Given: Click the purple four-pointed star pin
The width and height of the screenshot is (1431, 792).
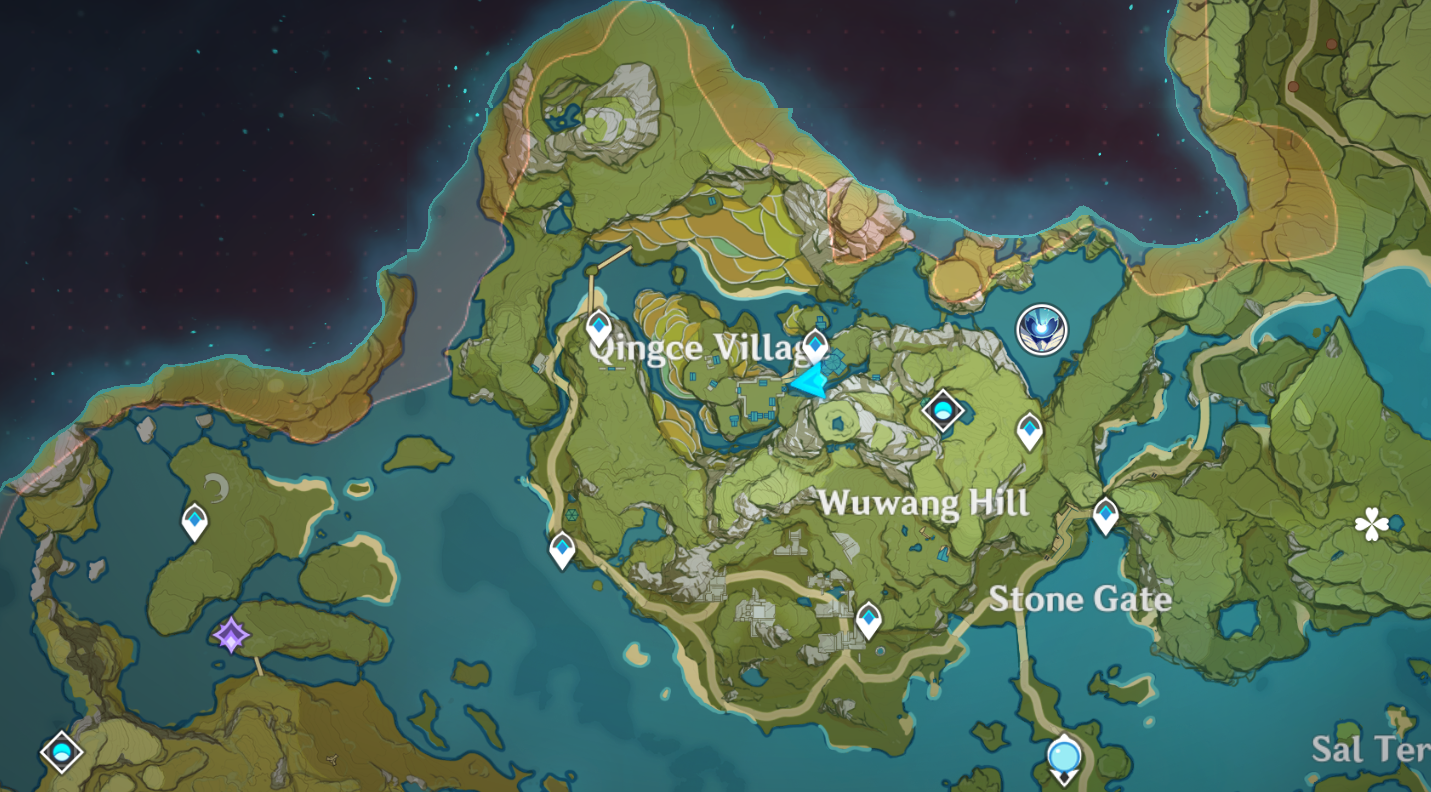Looking at the screenshot, I should pyautogui.click(x=231, y=635).
